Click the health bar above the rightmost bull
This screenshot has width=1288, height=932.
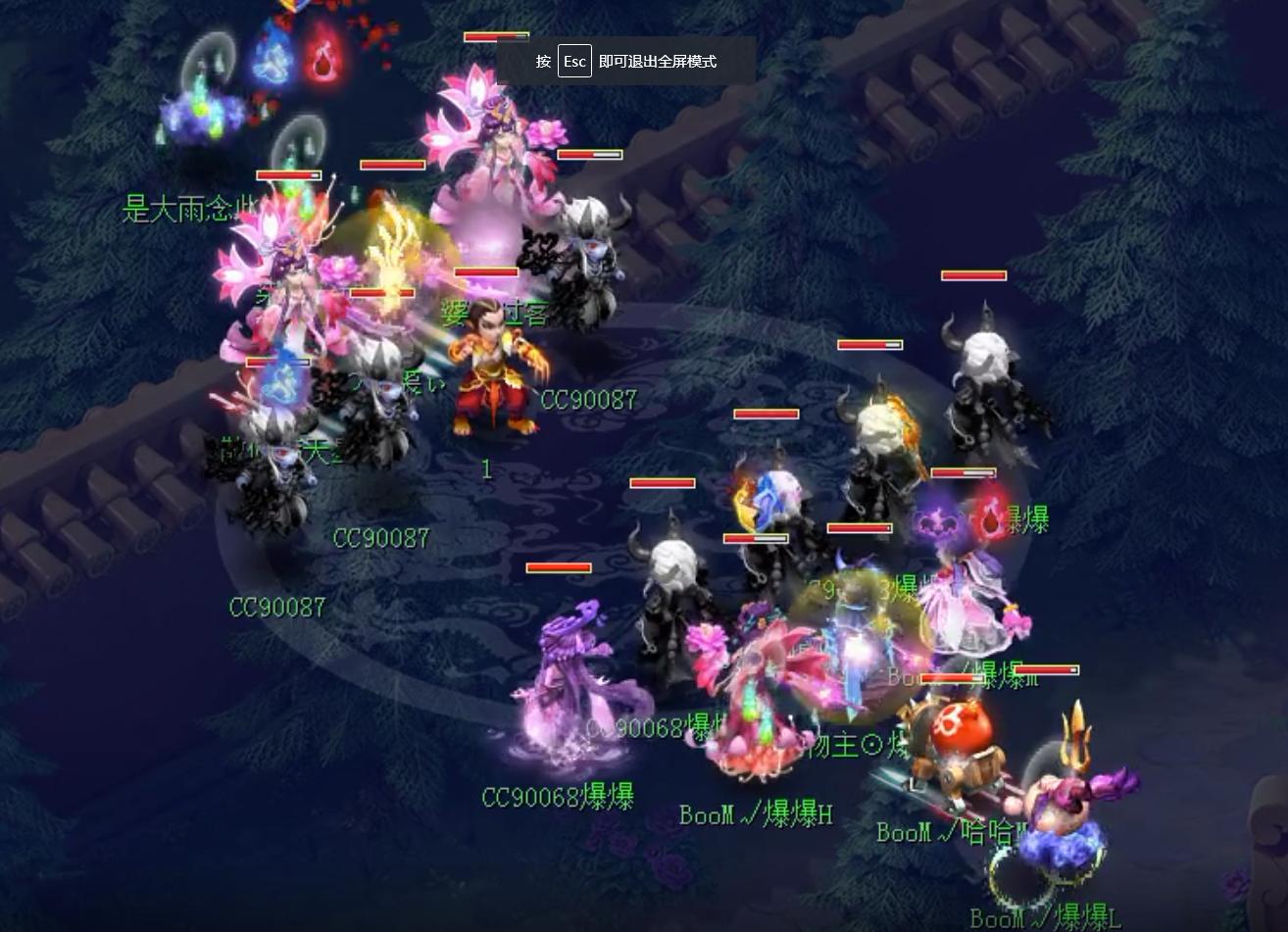click(x=974, y=275)
